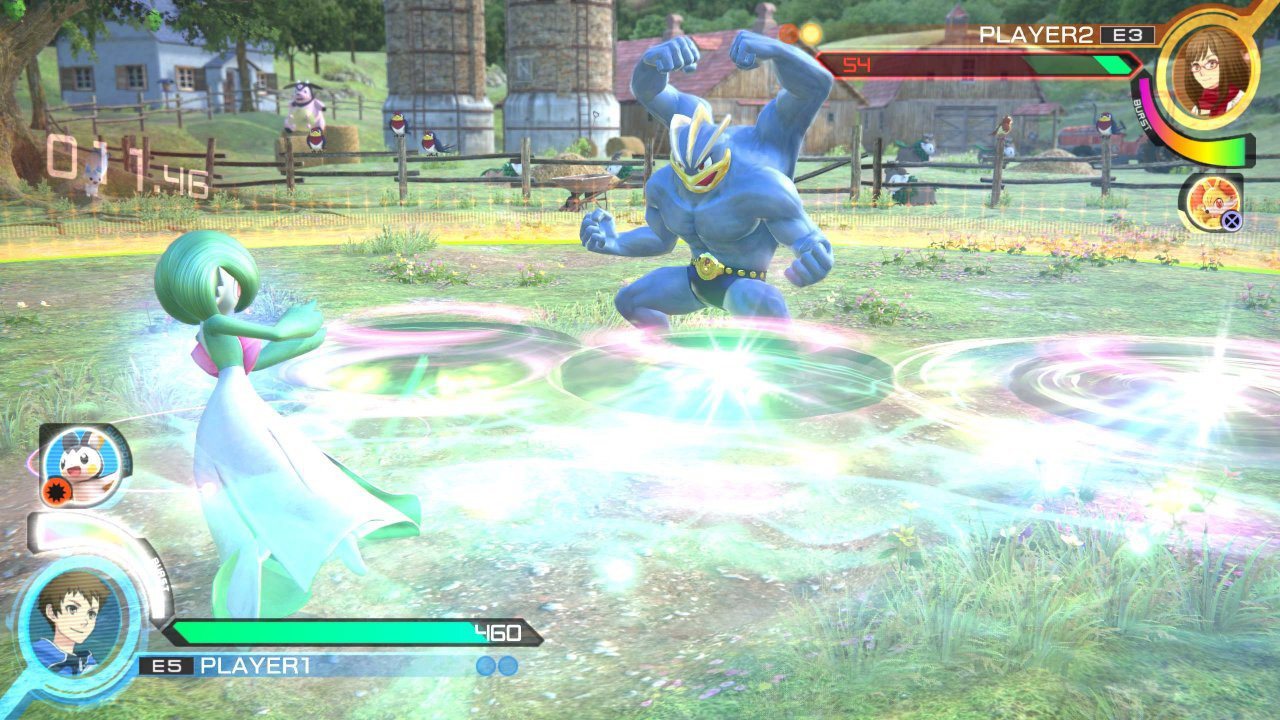Click Player1's green health bar showing 460
Viewport: 1280px width, 720px height.
coord(350,630)
